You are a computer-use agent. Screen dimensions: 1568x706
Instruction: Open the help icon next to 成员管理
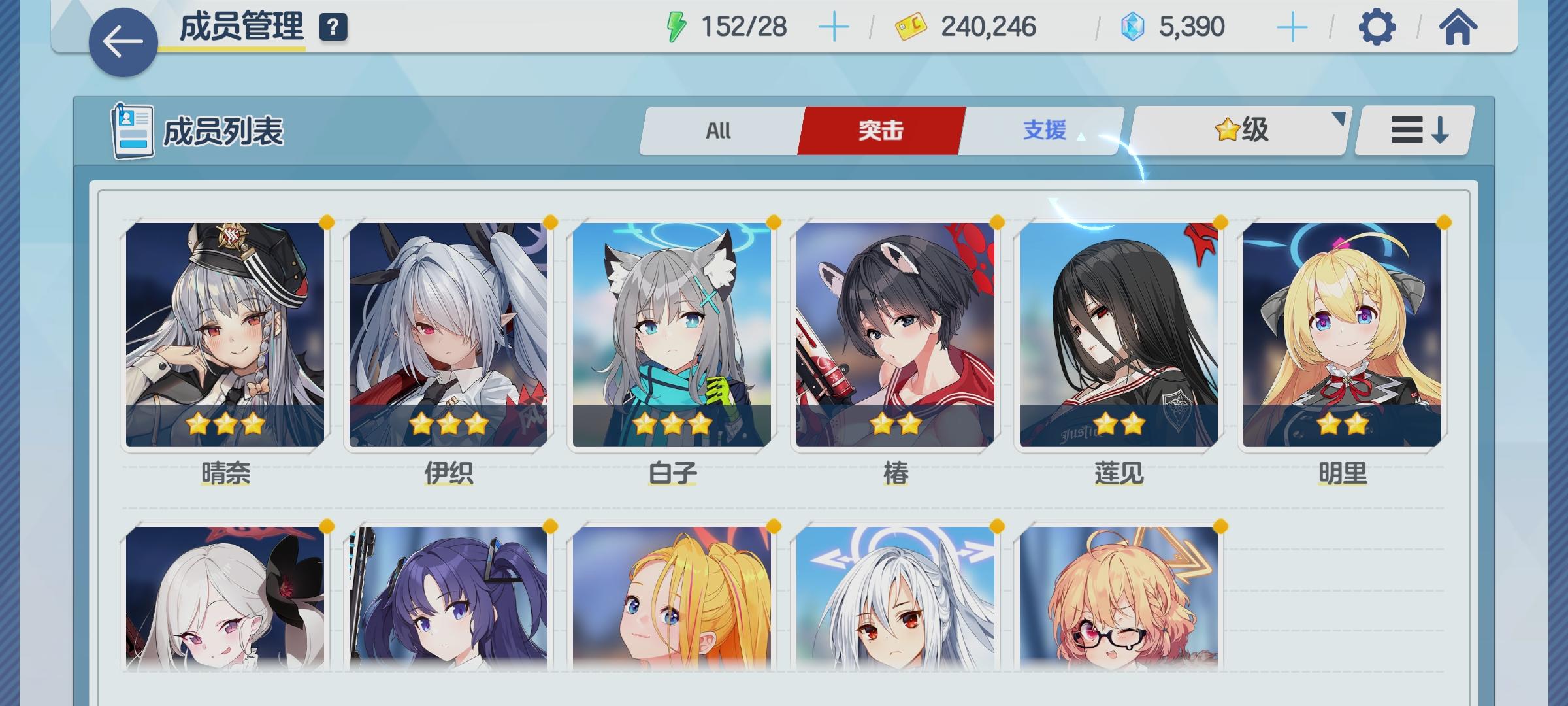[x=333, y=27]
